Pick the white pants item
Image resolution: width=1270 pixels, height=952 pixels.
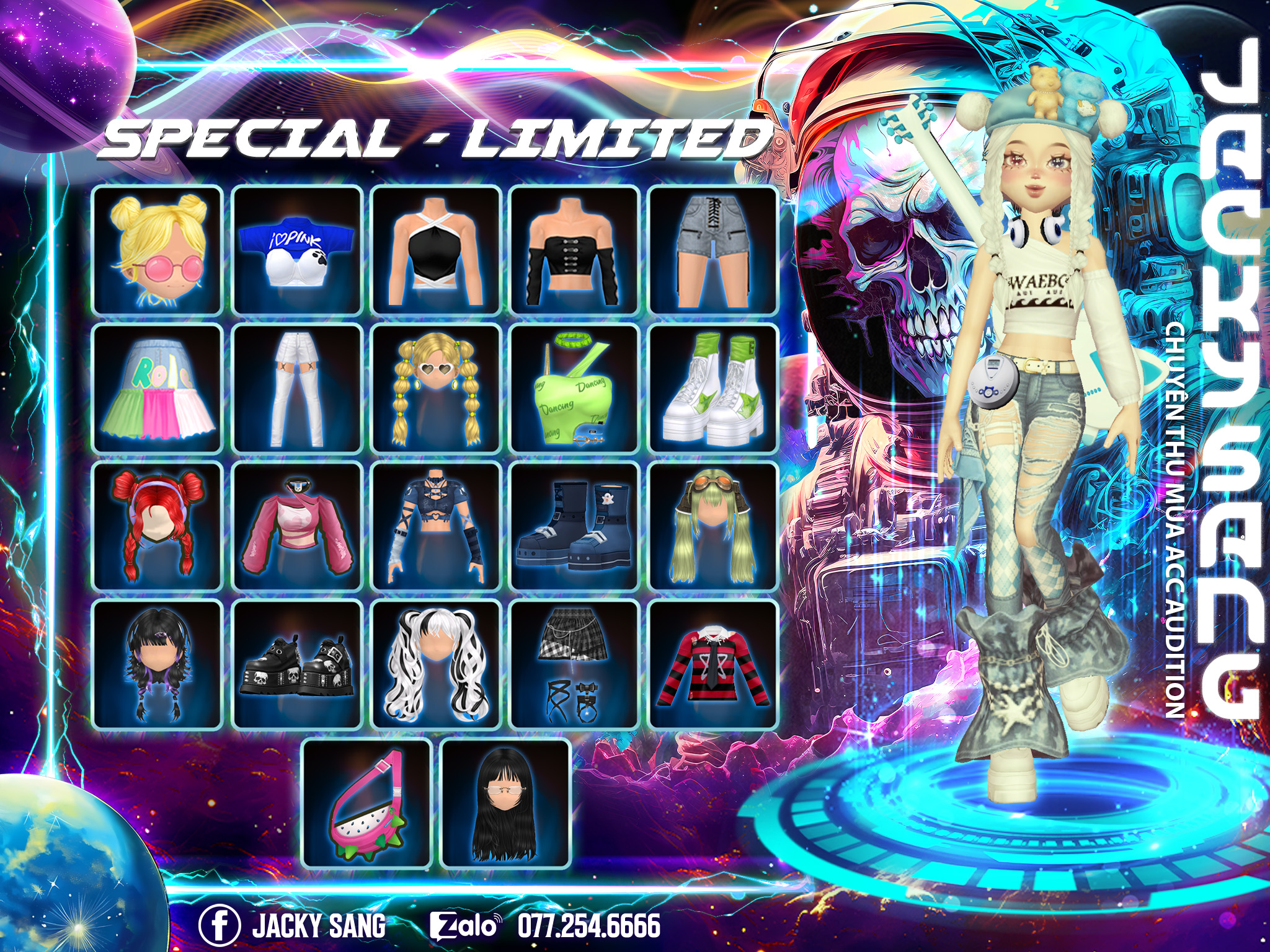point(296,389)
